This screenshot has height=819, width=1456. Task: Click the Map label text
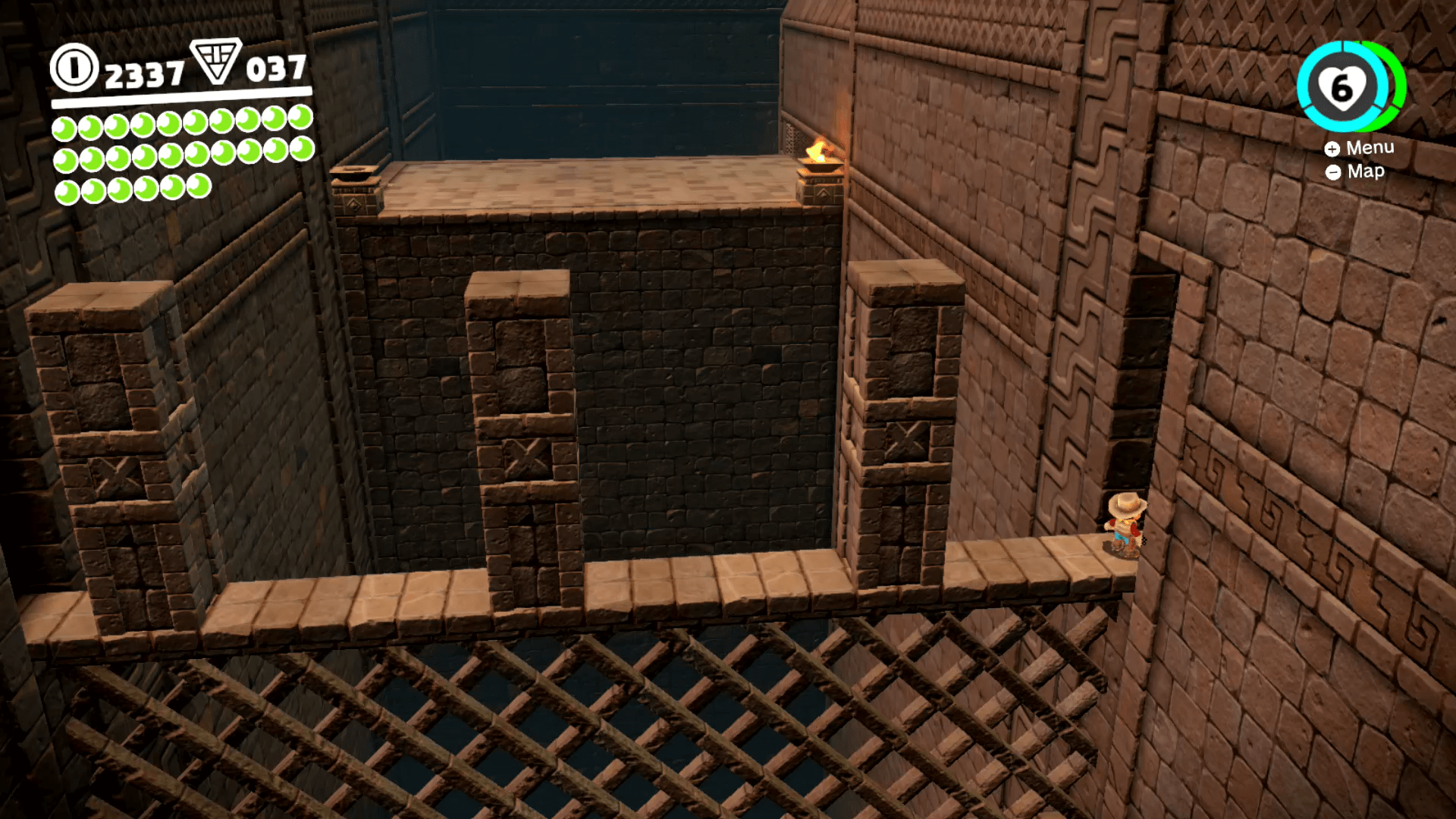(x=1365, y=172)
